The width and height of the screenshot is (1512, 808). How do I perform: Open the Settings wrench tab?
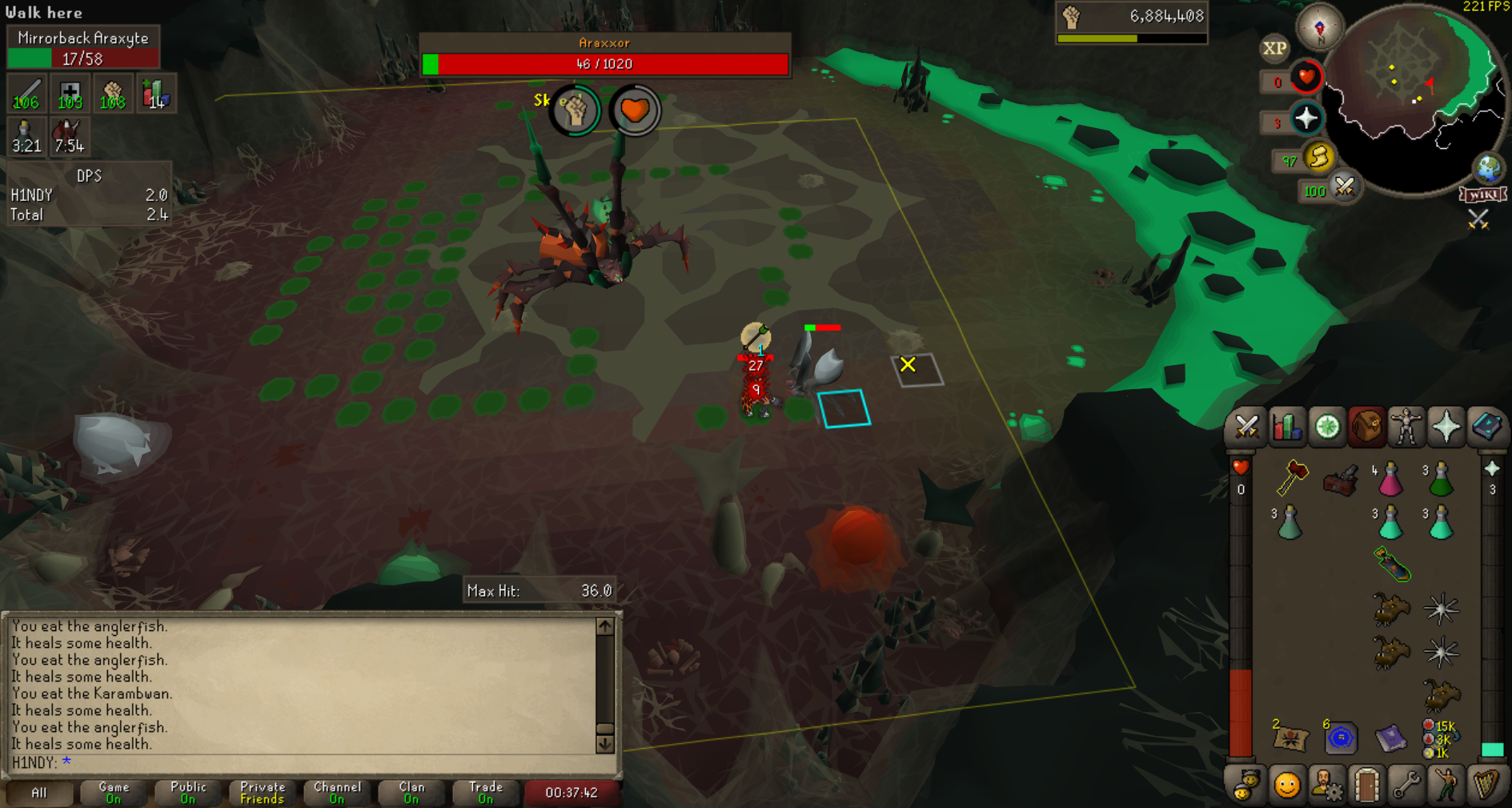pos(1406,786)
